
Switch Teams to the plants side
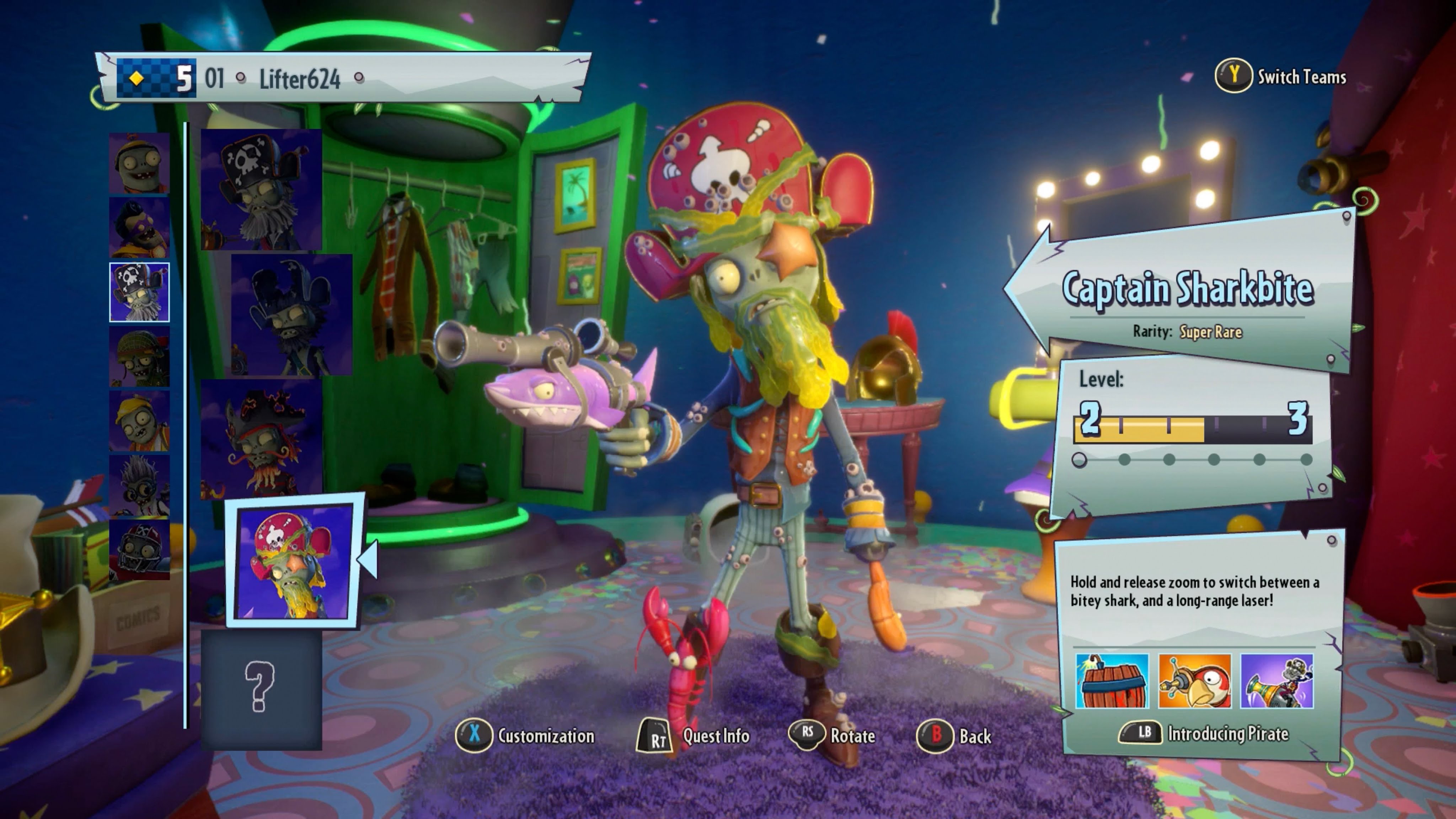(x=1281, y=76)
